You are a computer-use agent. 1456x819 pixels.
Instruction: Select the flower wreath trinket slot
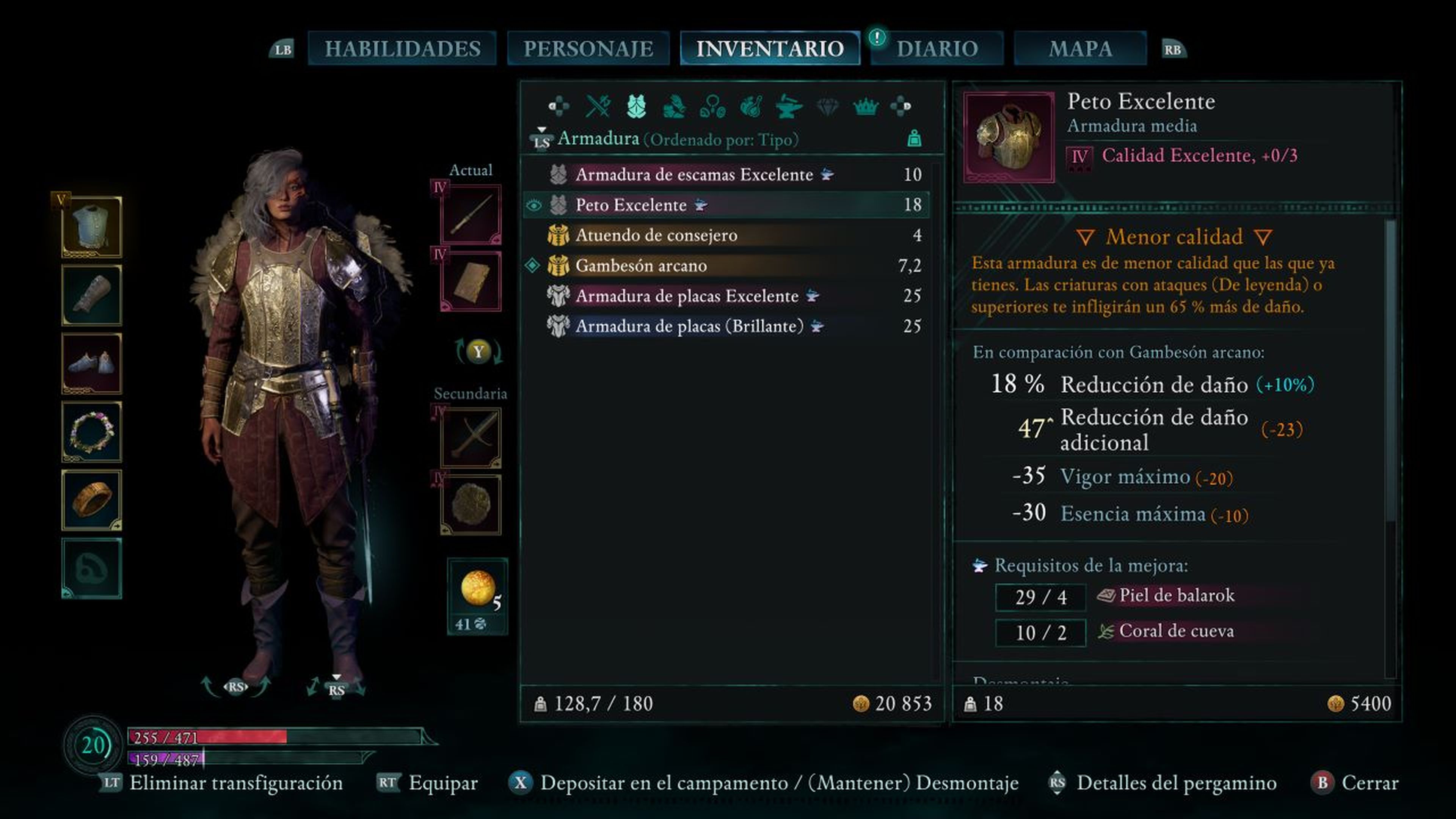(91, 432)
